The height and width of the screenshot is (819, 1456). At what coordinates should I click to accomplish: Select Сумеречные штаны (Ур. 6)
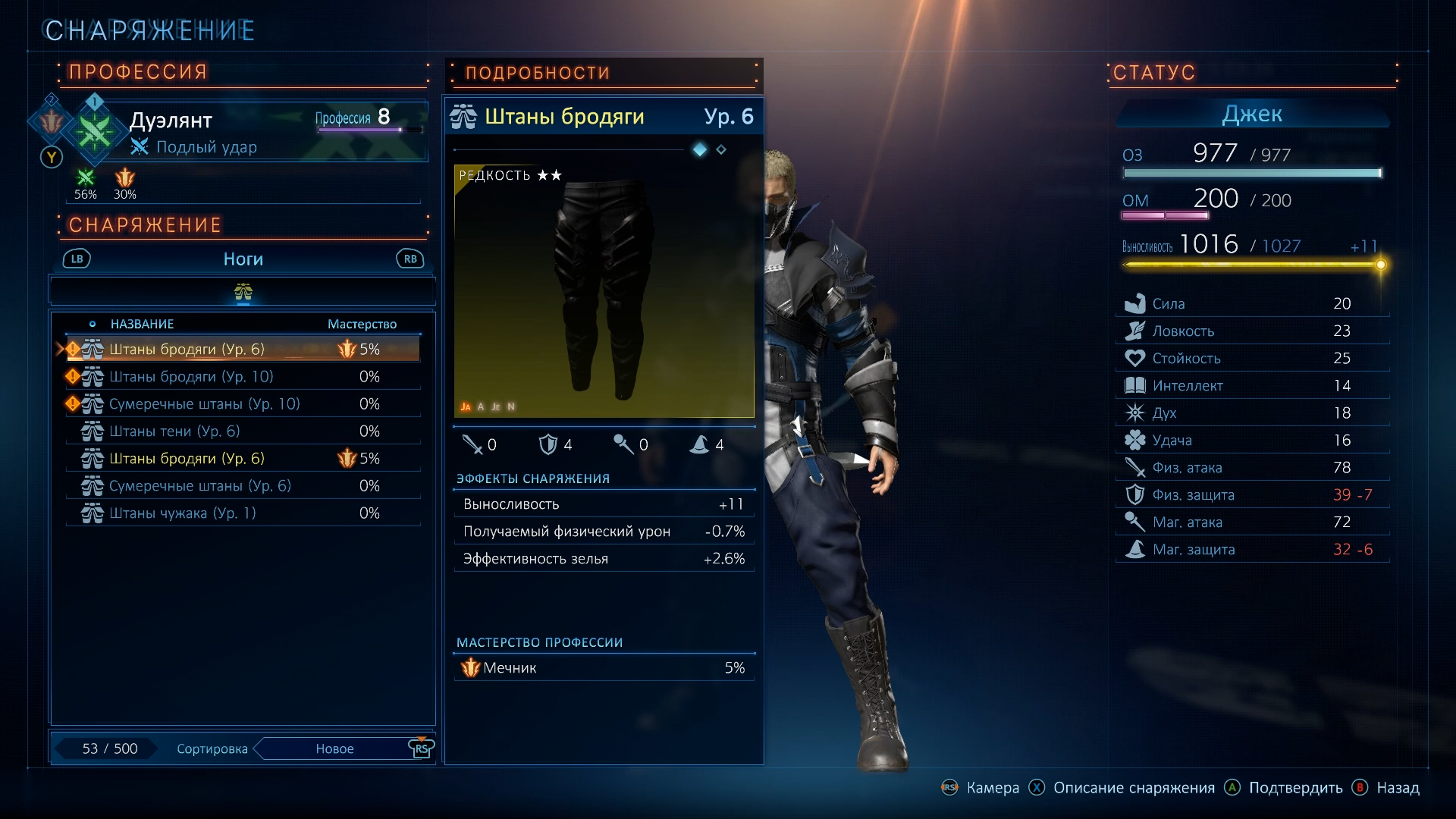coord(243,486)
